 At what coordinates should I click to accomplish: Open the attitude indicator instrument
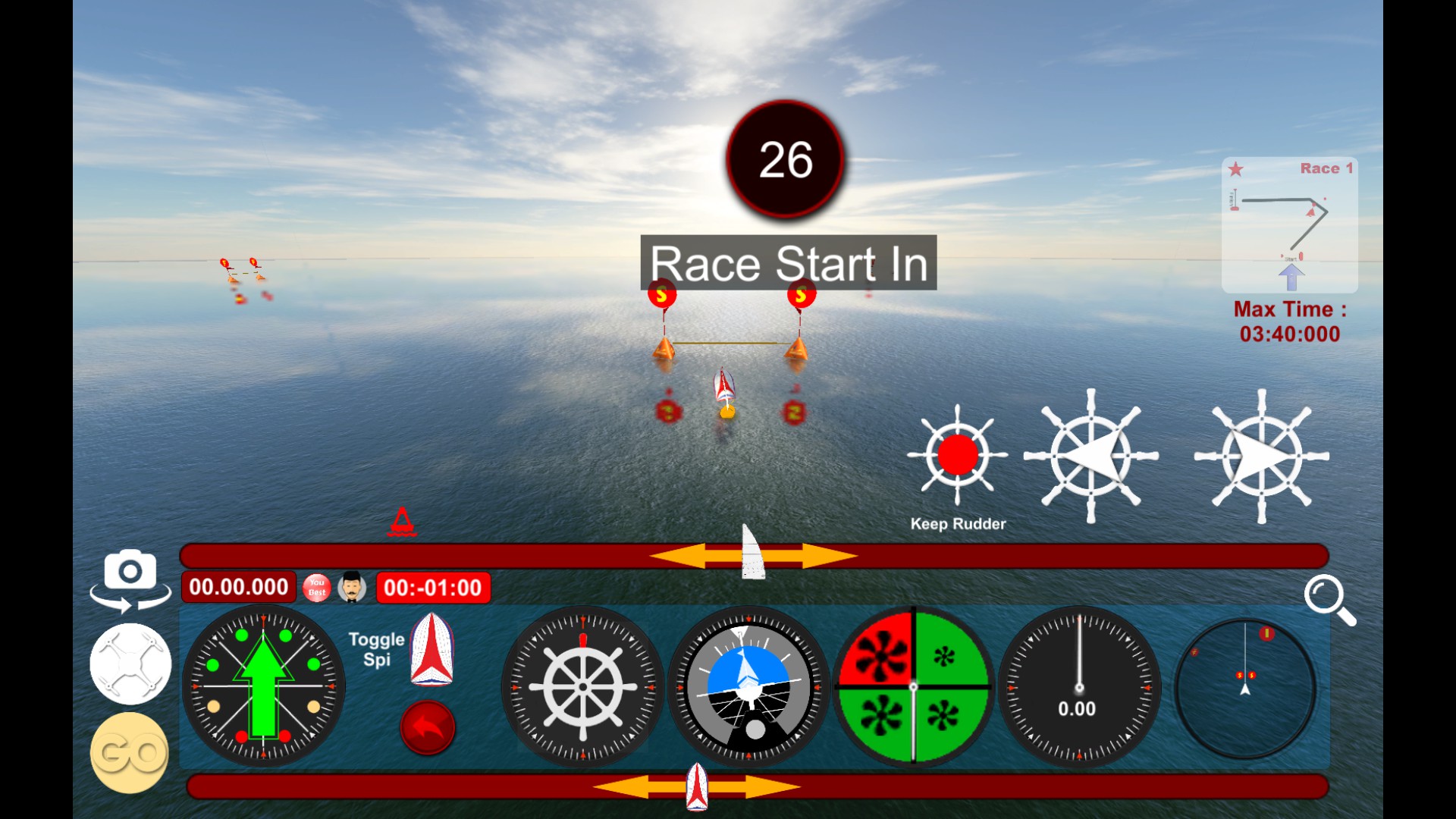click(x=747, y=686)
